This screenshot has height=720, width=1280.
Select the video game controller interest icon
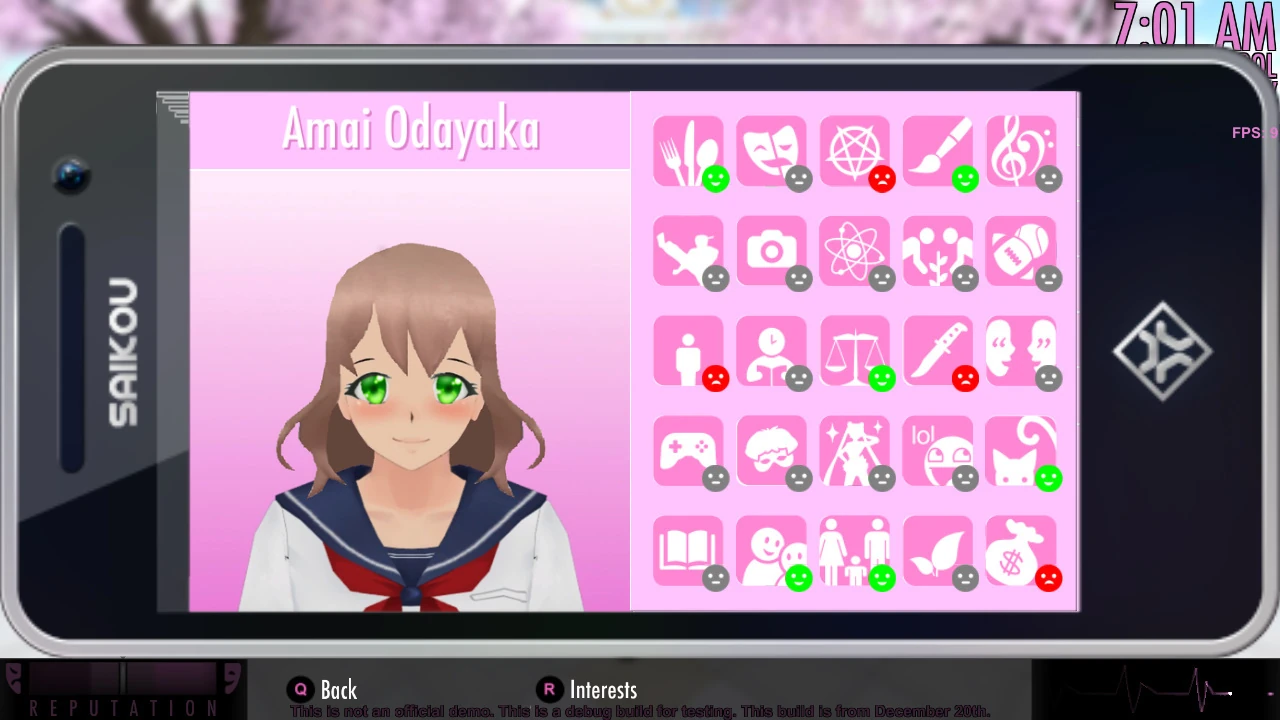(688, 452)
